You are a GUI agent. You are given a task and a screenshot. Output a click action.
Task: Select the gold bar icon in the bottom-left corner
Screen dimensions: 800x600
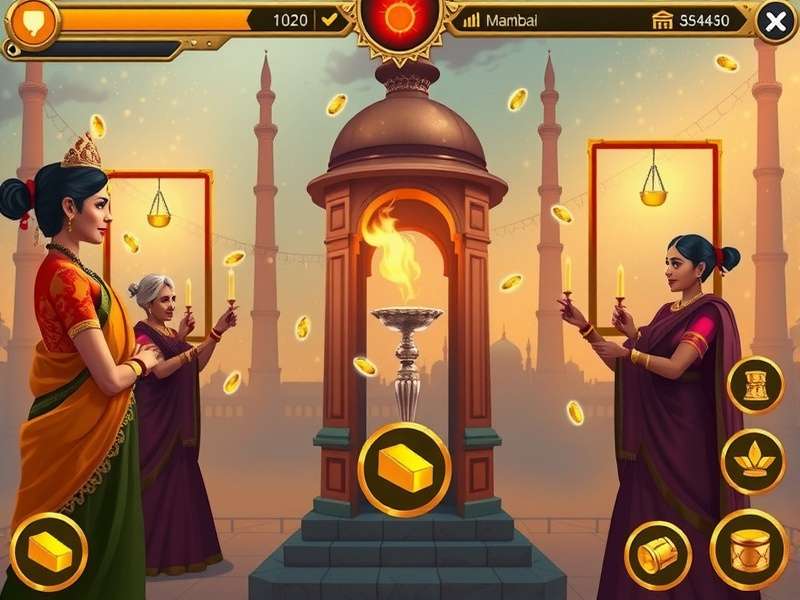click(49, 550)
